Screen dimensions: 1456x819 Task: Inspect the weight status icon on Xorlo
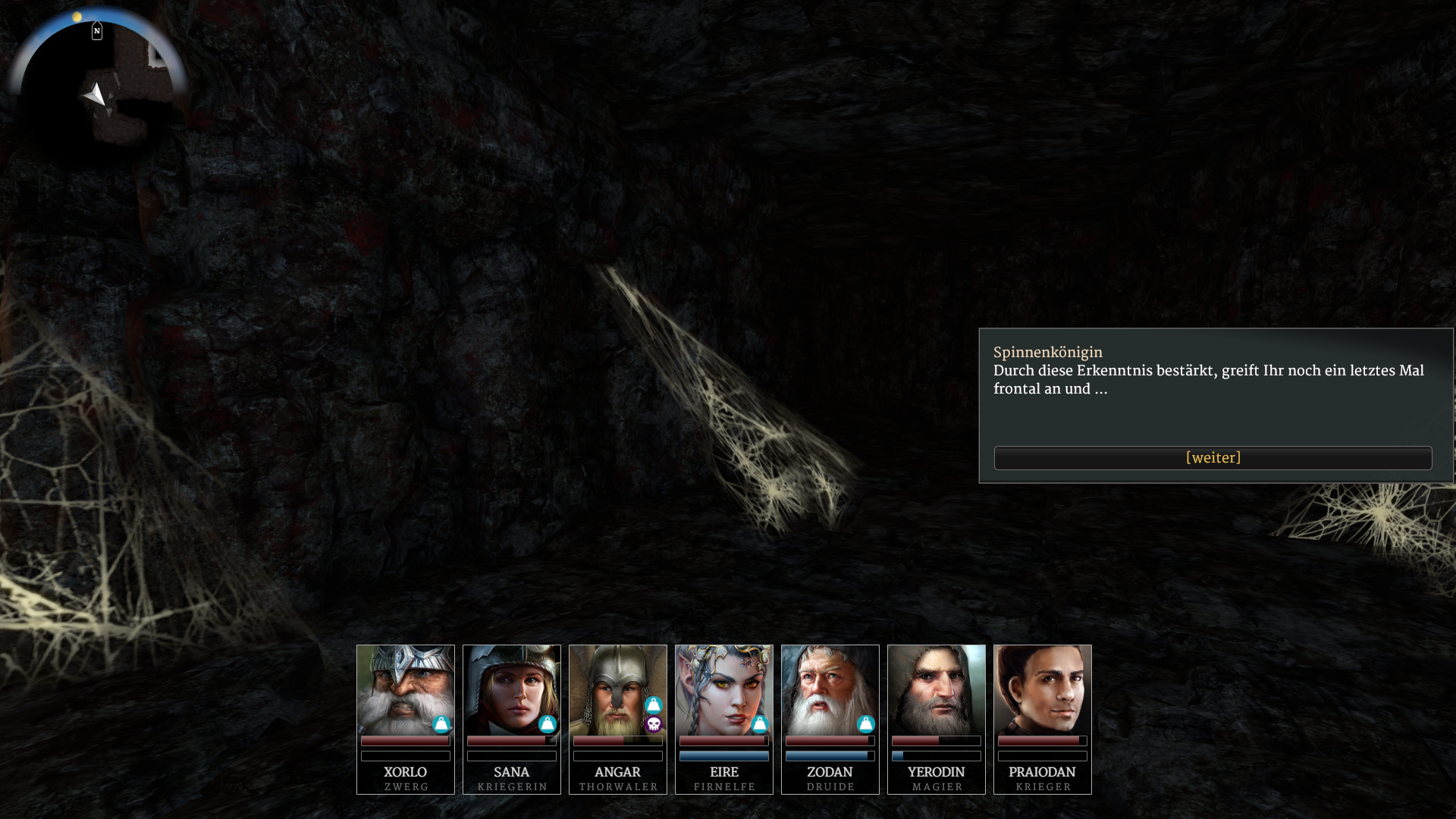coord(441,725)
